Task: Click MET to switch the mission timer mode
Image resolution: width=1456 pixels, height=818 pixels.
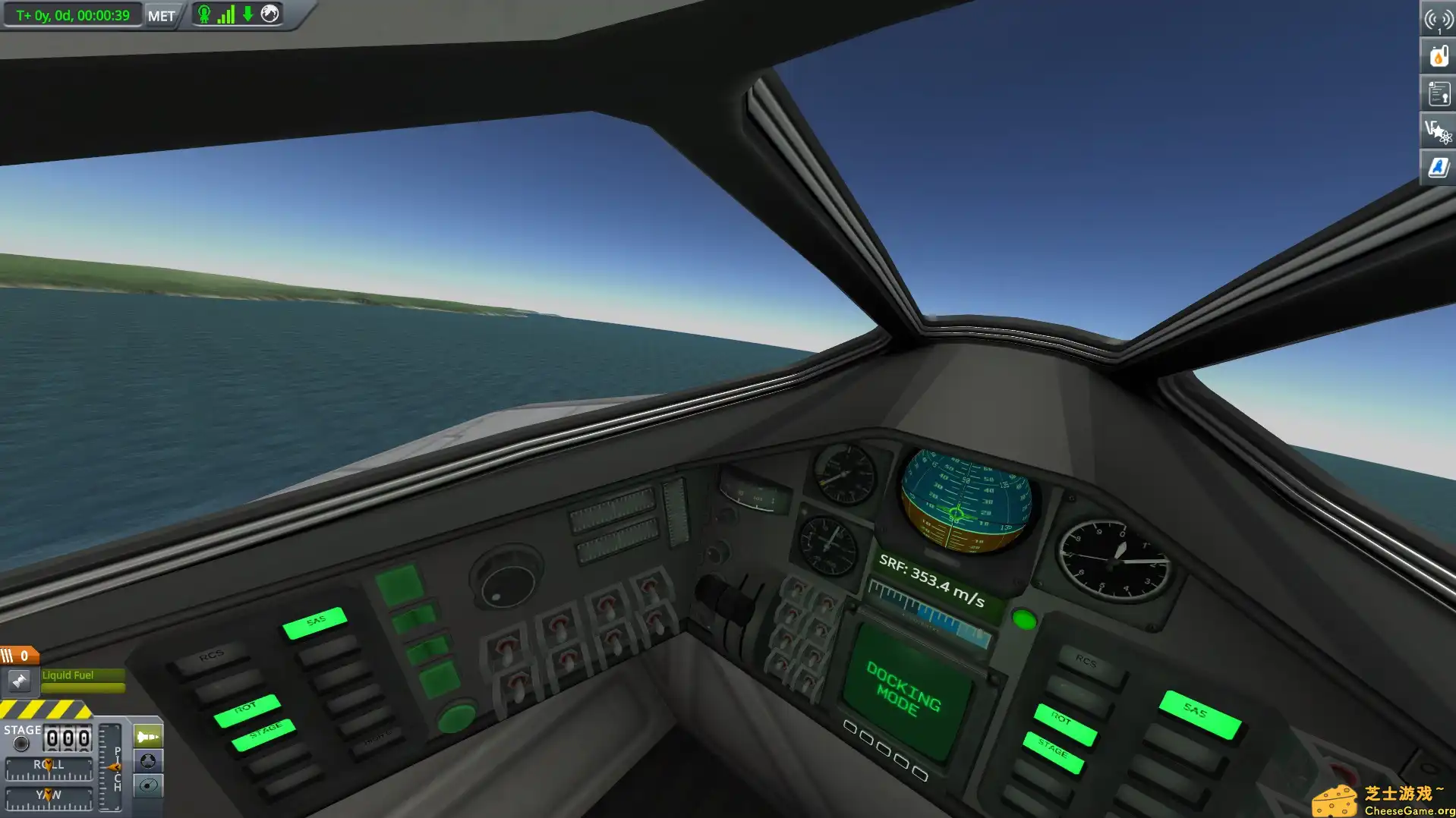Action: (161, 14)
